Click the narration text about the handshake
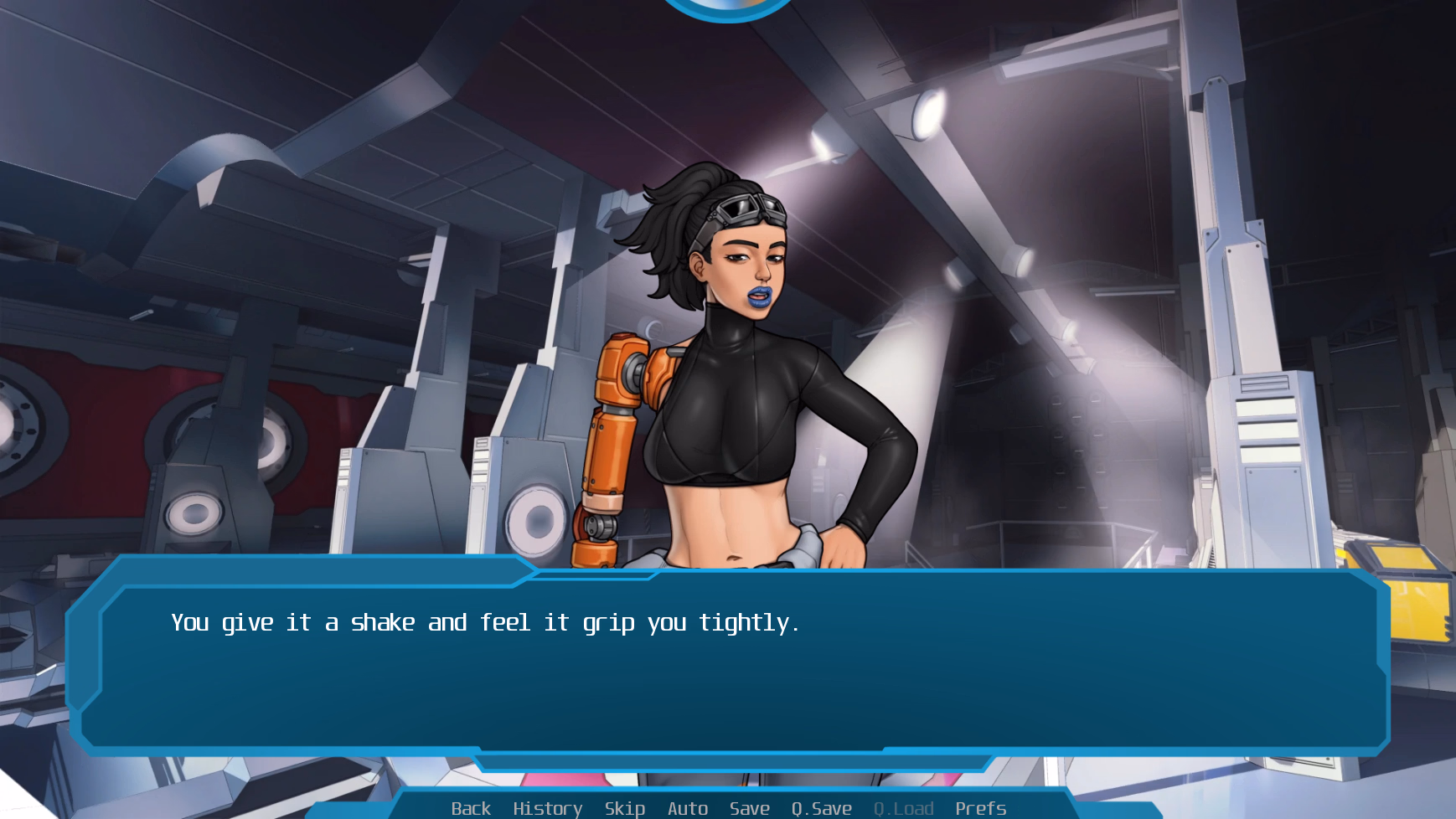1456x819 pixels. click(485, 622)
